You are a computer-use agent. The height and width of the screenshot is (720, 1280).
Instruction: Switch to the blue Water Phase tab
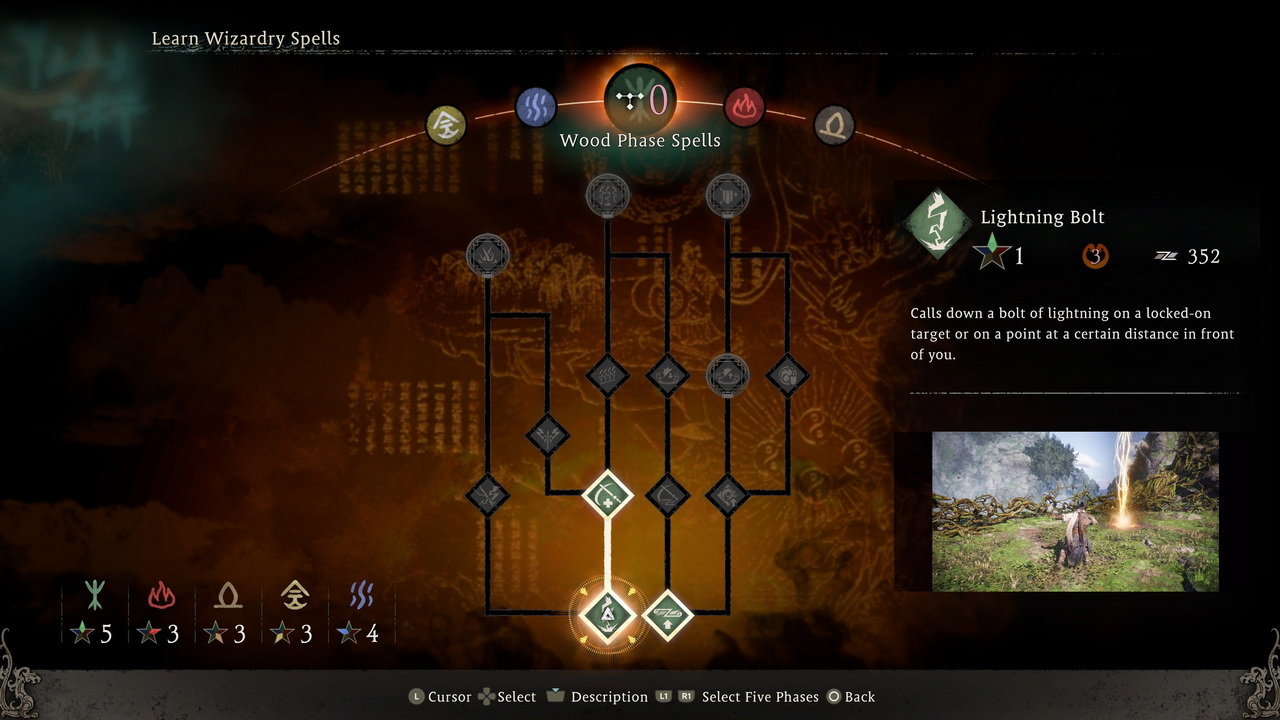tap(535, 106)
